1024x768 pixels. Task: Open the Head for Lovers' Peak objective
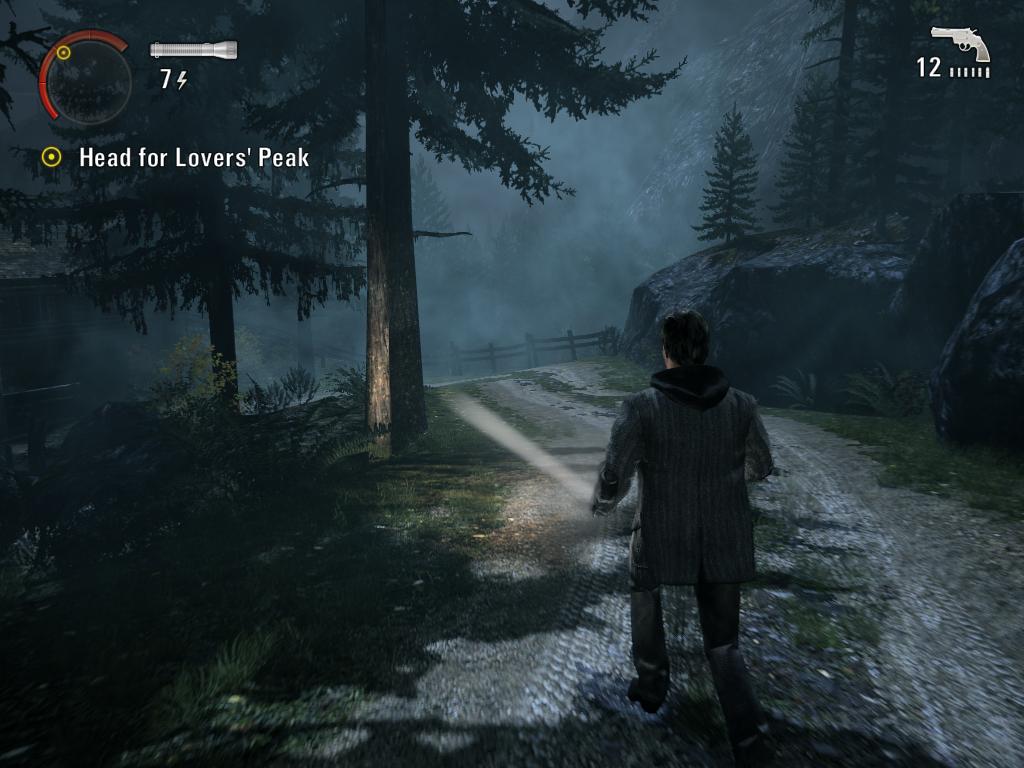[x=193, y=157]
